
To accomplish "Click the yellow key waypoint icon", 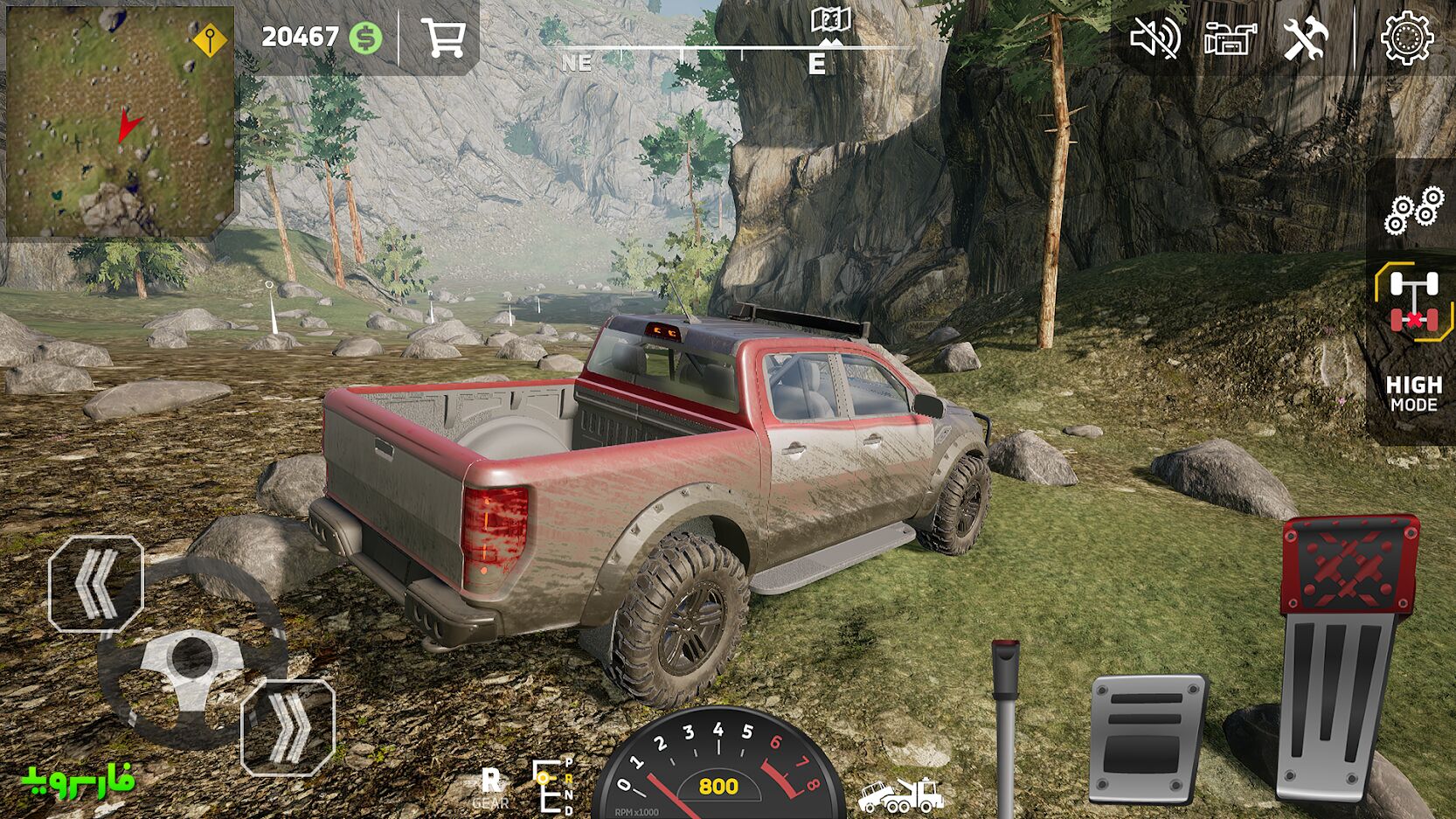I will pos(209,38).
